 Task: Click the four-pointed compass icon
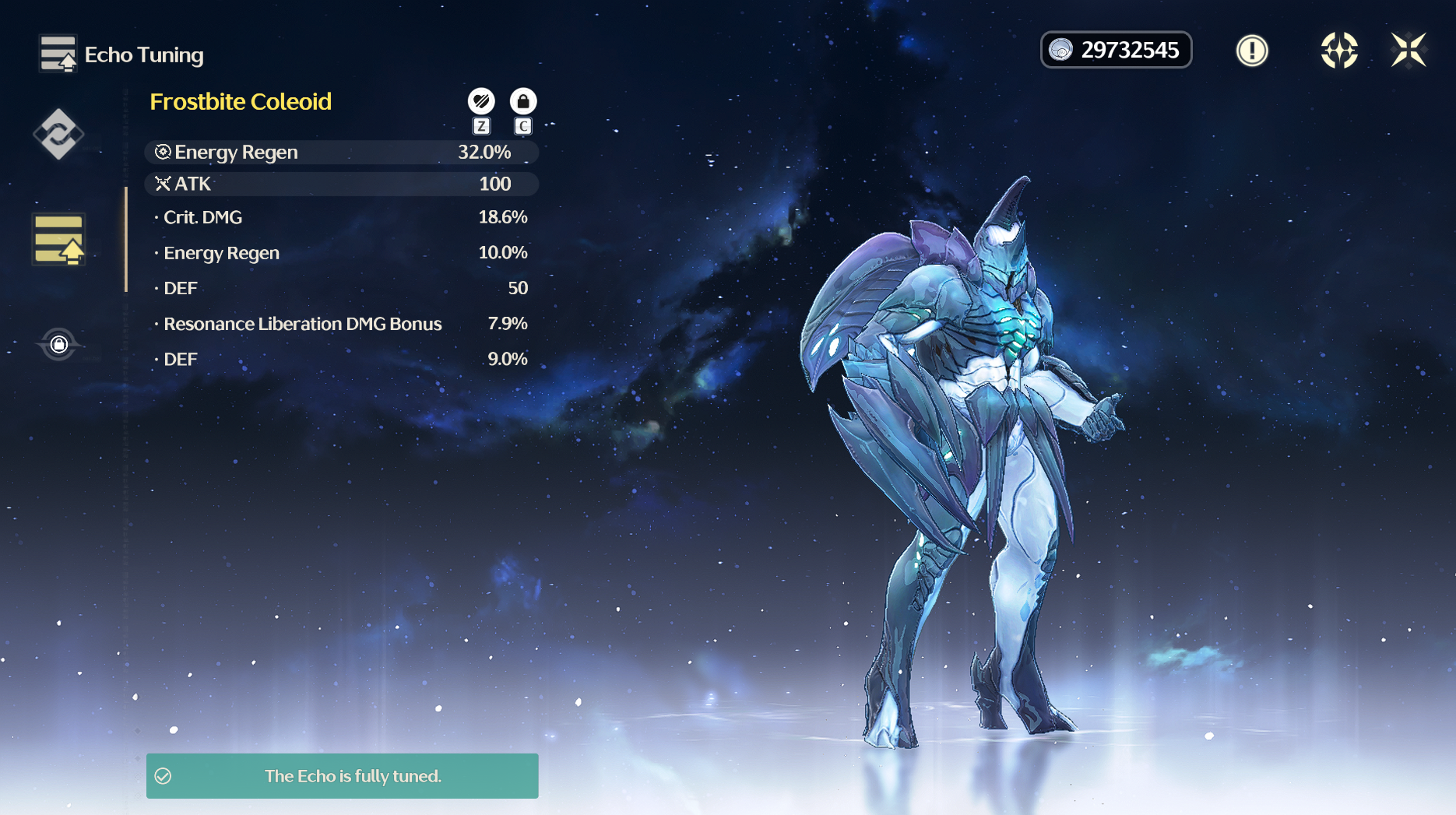(x=1339, y=51)
